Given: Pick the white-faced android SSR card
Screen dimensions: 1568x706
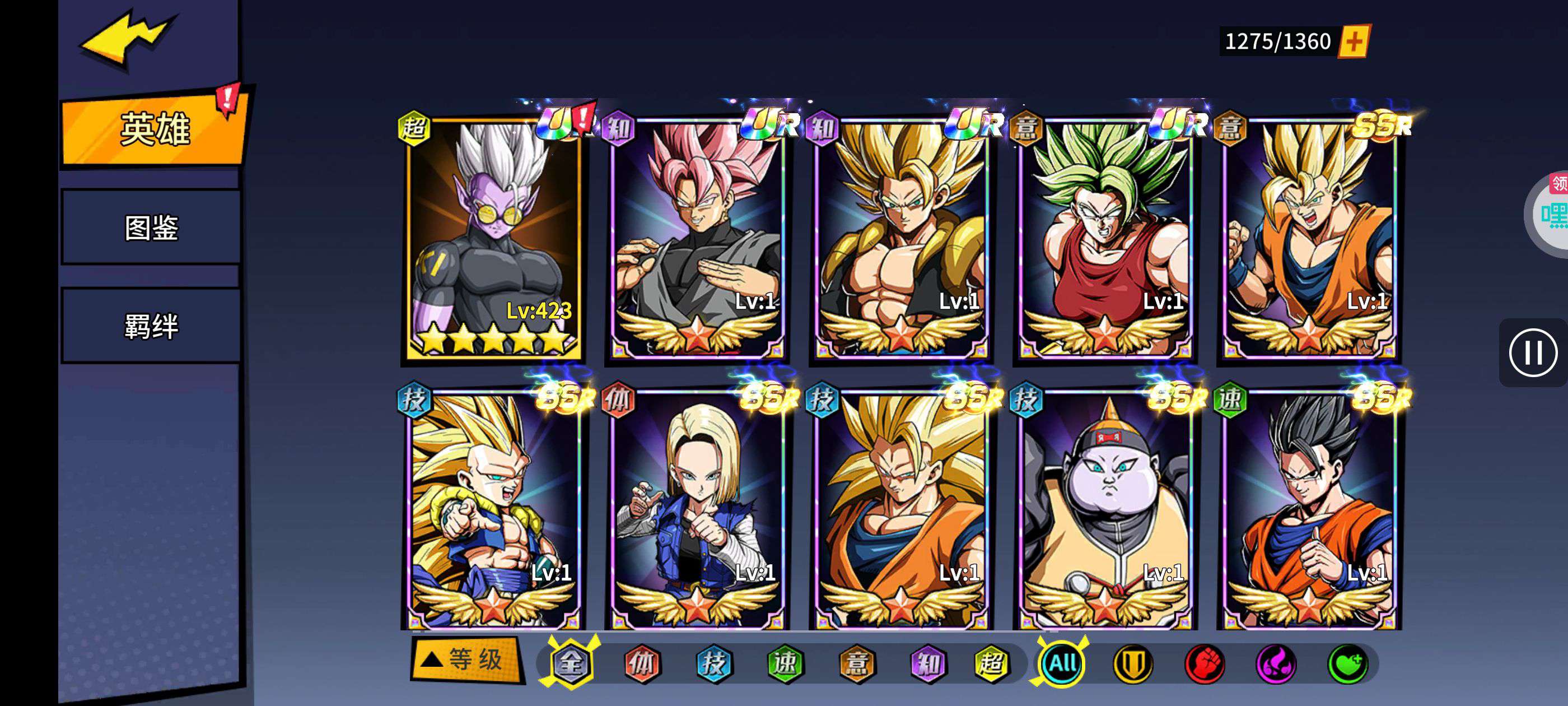Looking at the screenshot, I should point(1105,509).
